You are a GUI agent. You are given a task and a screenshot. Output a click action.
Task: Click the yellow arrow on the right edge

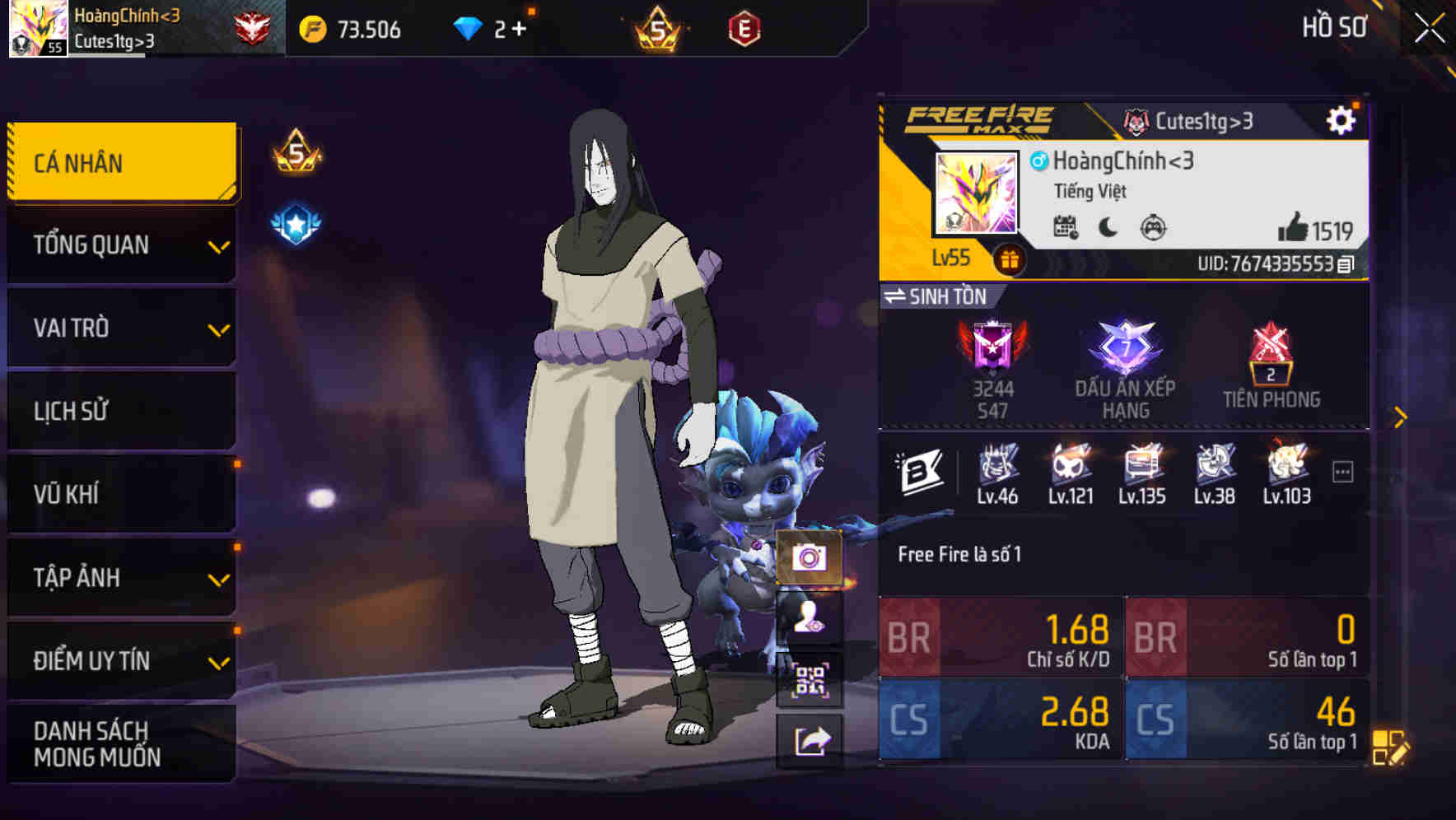tap(1402, 417)
